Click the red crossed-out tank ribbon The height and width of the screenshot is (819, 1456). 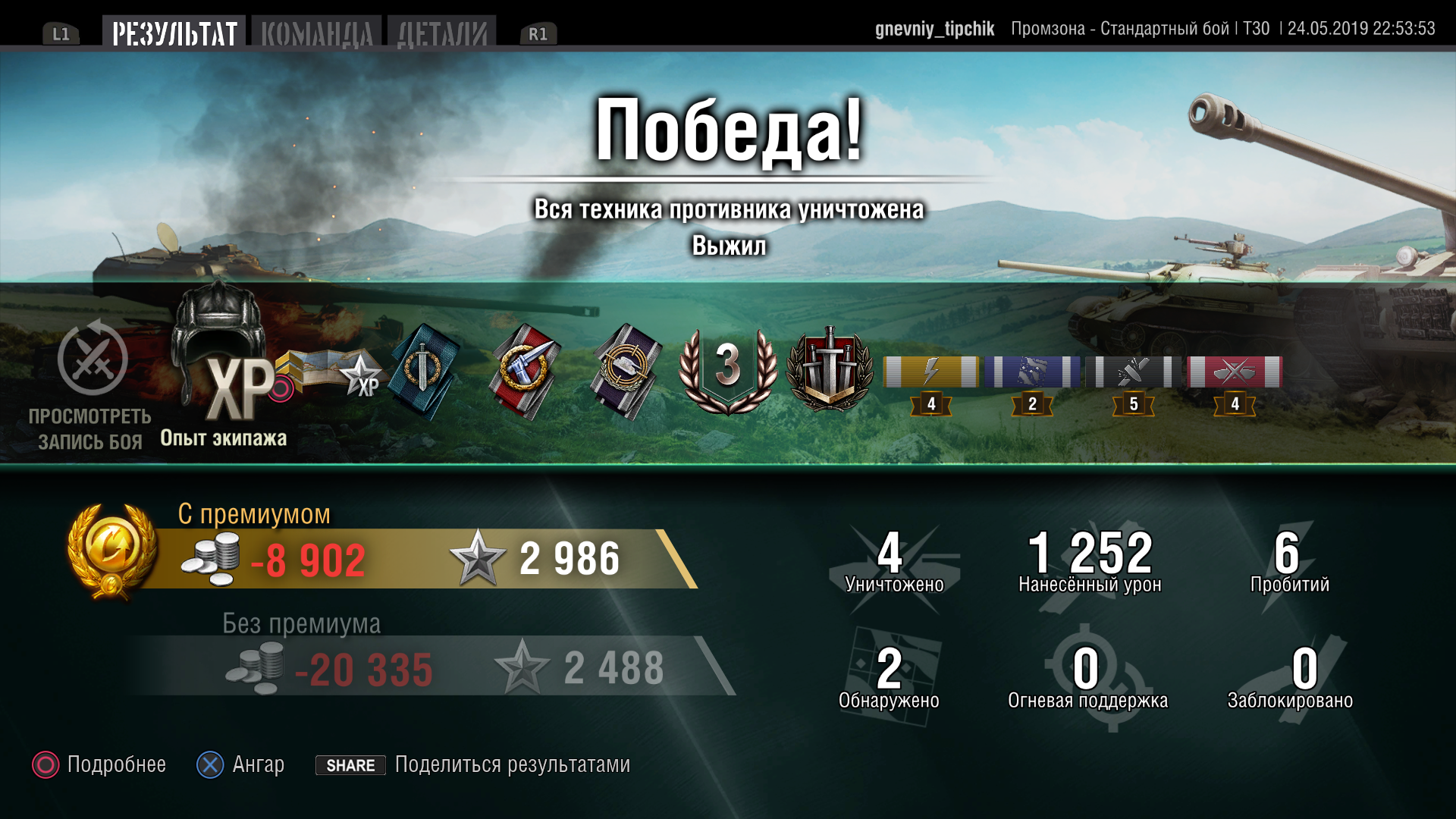[1235, 372]
